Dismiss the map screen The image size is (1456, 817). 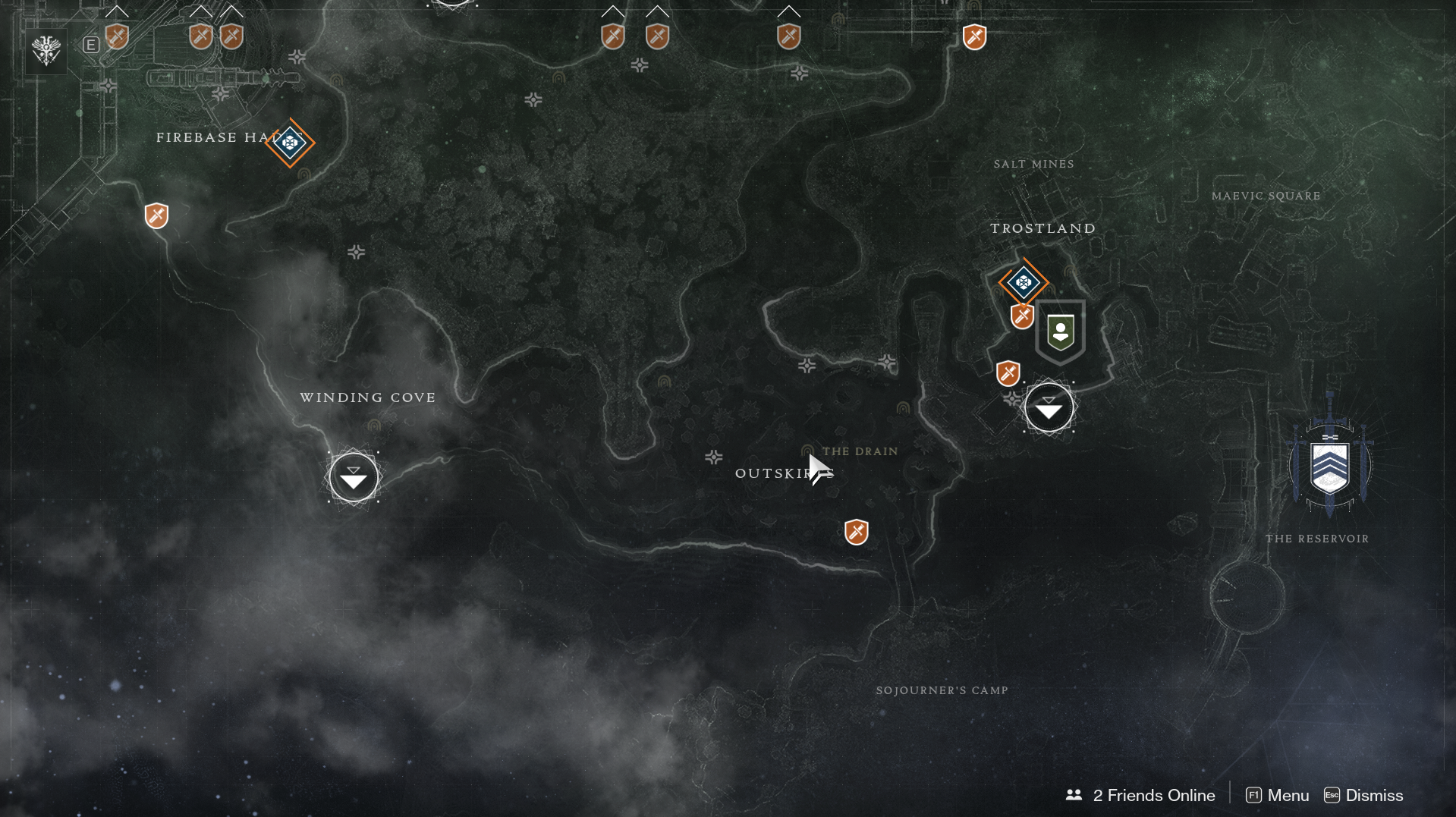click(1363, 795)
